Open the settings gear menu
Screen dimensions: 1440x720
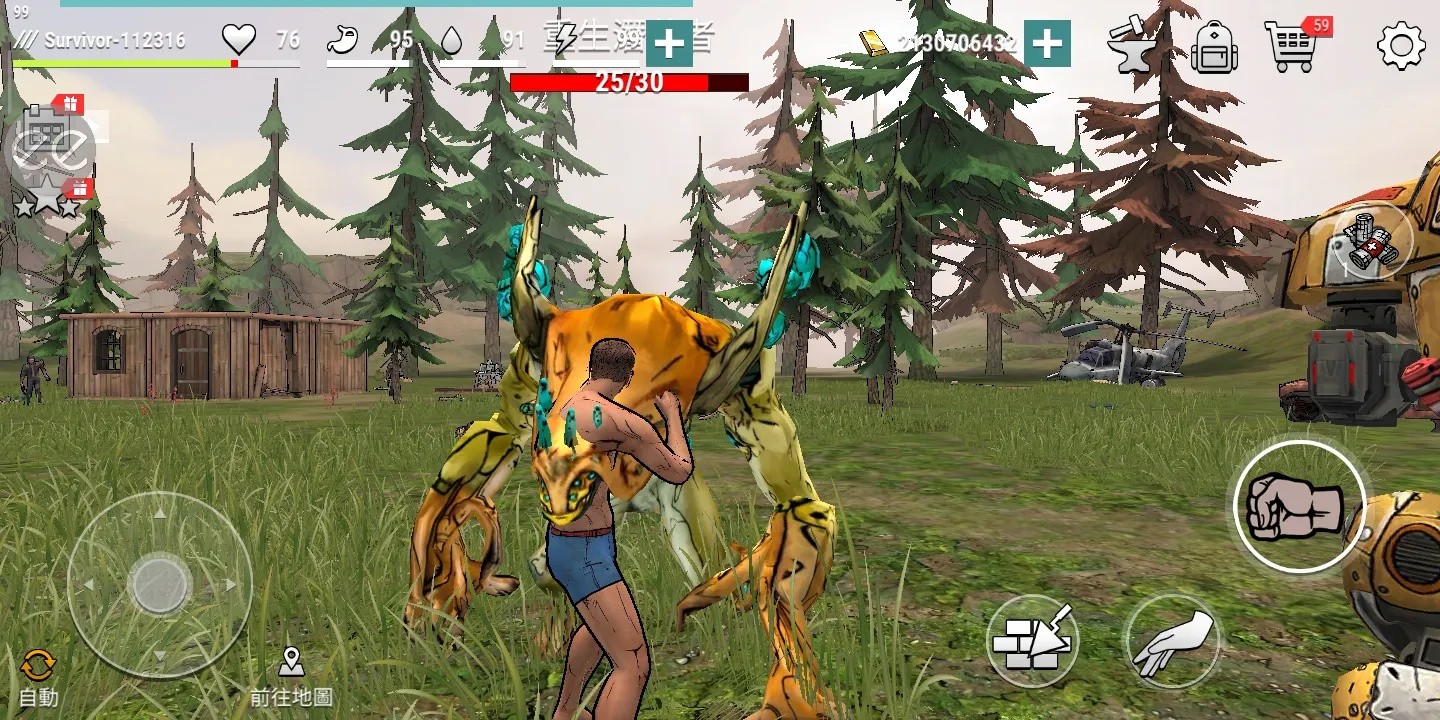coord(1401,46)
